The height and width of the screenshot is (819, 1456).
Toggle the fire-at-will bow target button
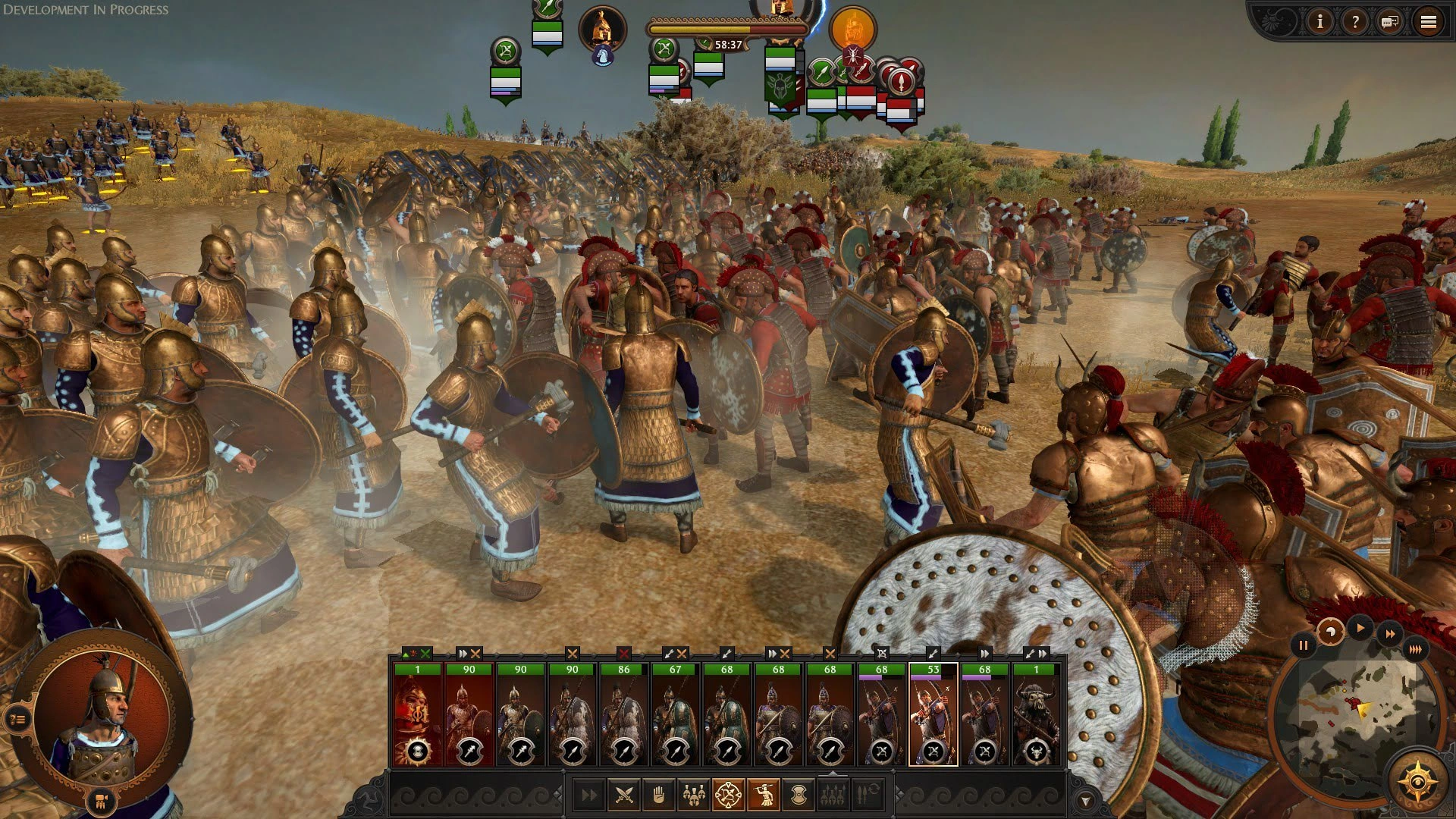click(x=728, y=795)
